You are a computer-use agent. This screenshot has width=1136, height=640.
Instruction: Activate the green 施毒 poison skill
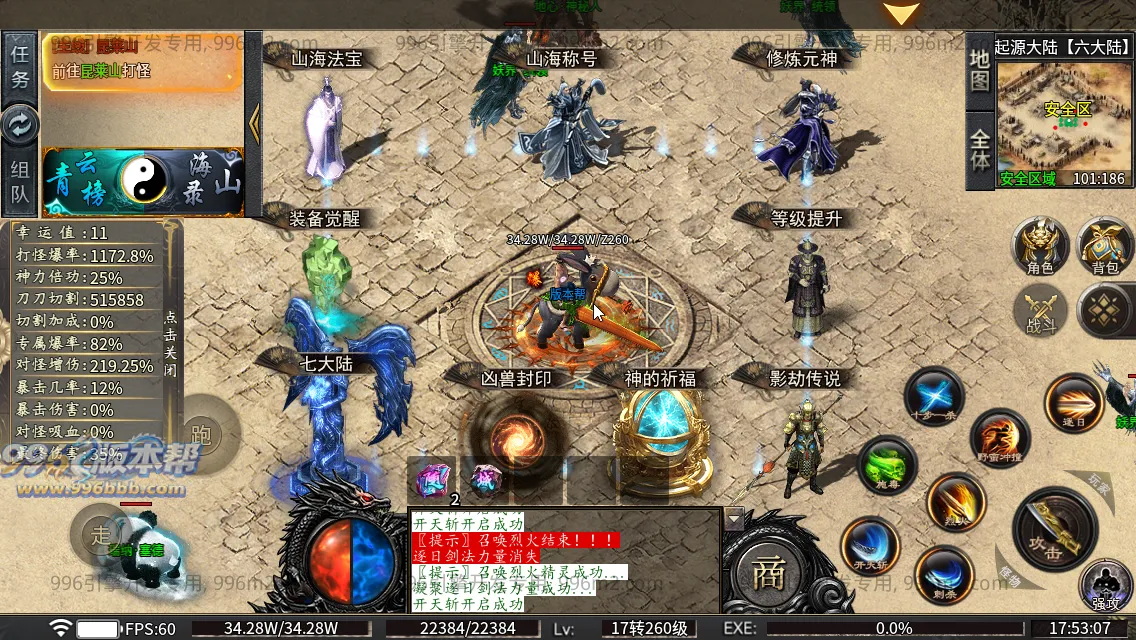coord(886,465)
